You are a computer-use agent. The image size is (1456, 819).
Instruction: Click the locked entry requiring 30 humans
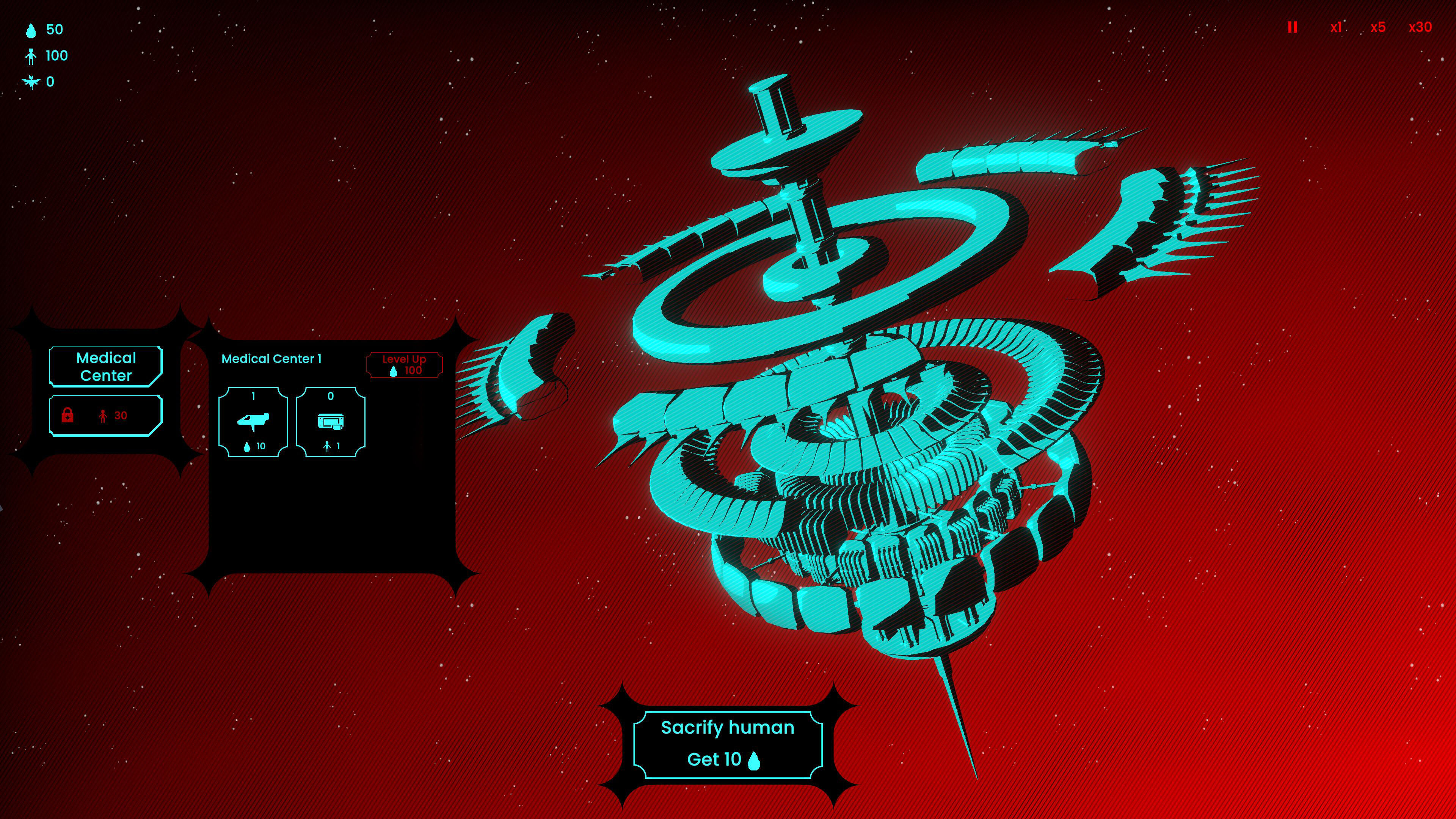tap(105, 416)
